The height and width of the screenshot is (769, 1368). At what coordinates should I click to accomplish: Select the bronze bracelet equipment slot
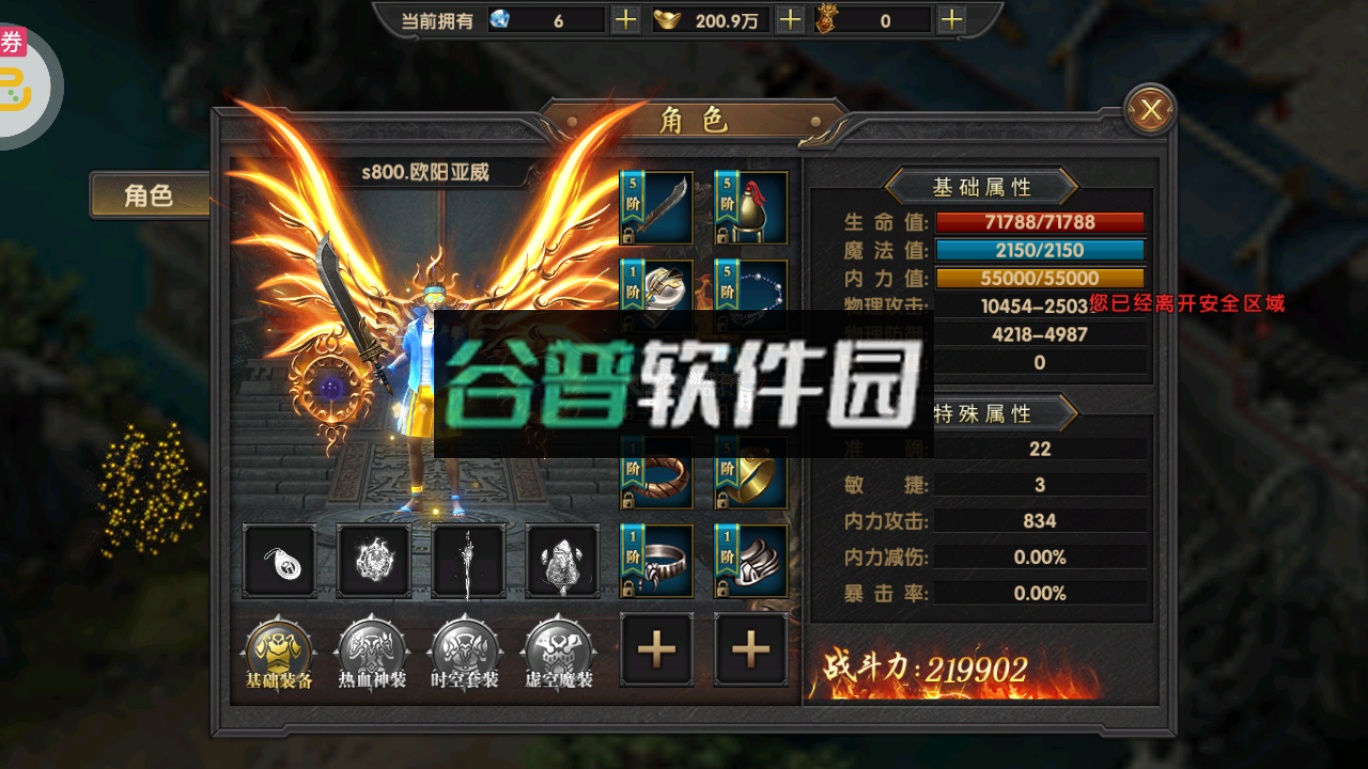(656, 470)
